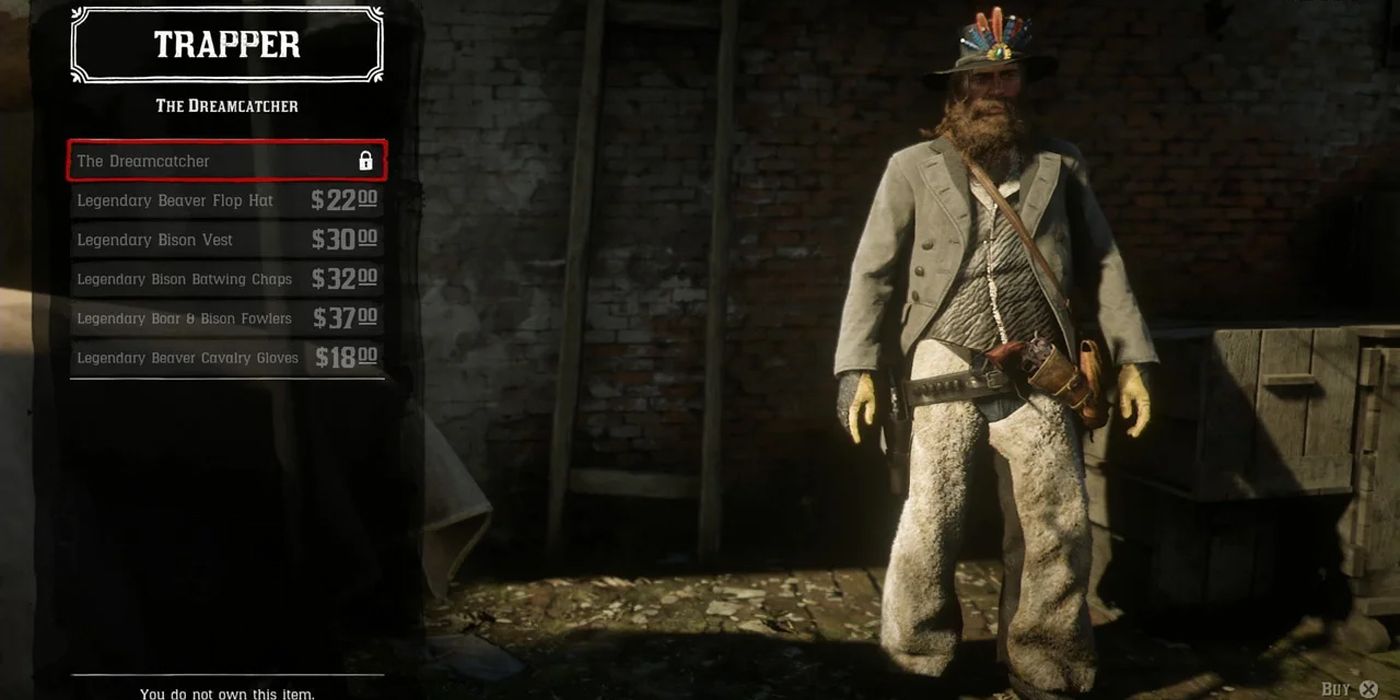
Task: Choose the Legendary Beaver Cavalry Gloves
Action: (x=226, y=357)
